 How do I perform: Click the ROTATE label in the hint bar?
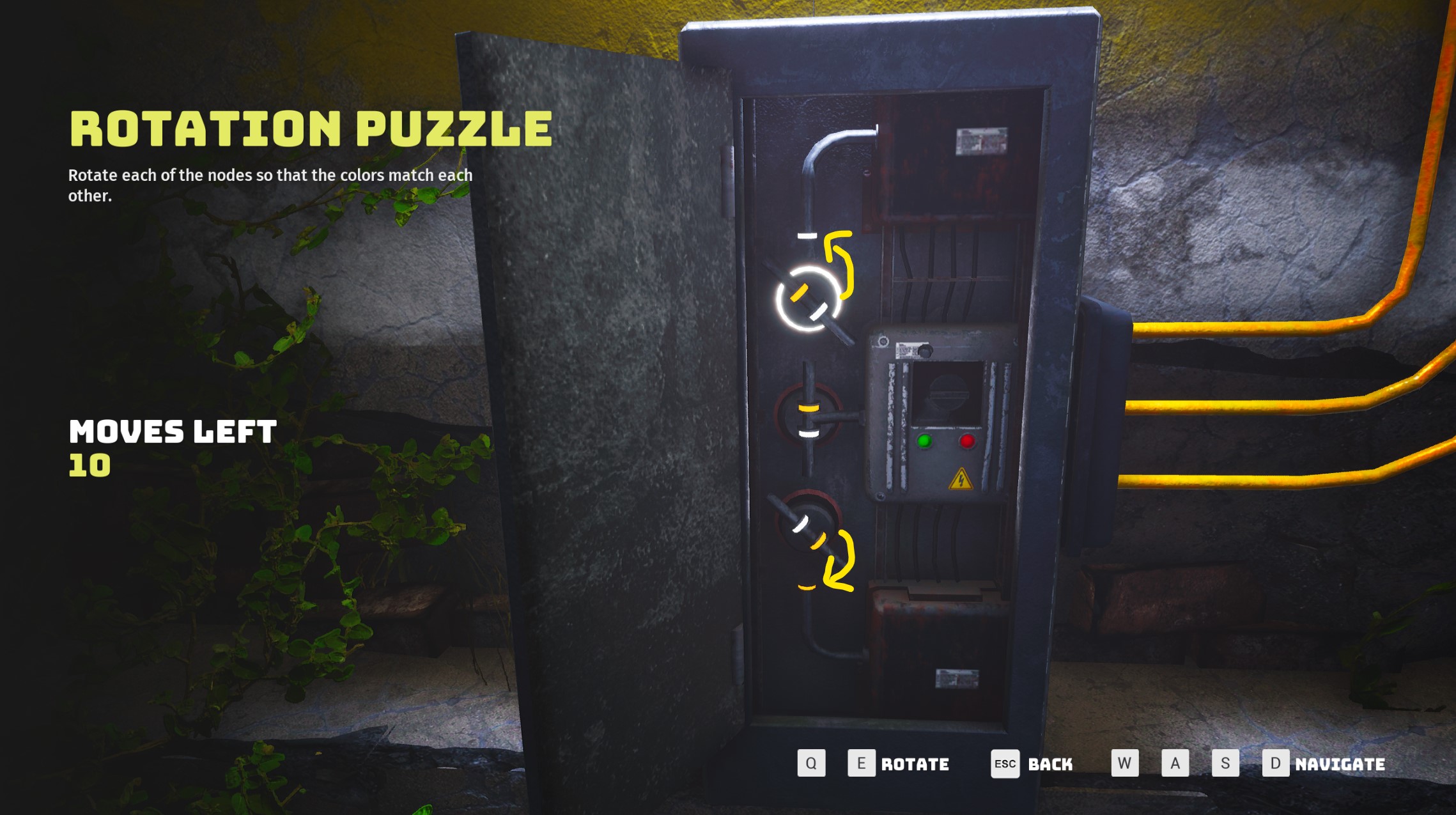[x=915, y=764]
